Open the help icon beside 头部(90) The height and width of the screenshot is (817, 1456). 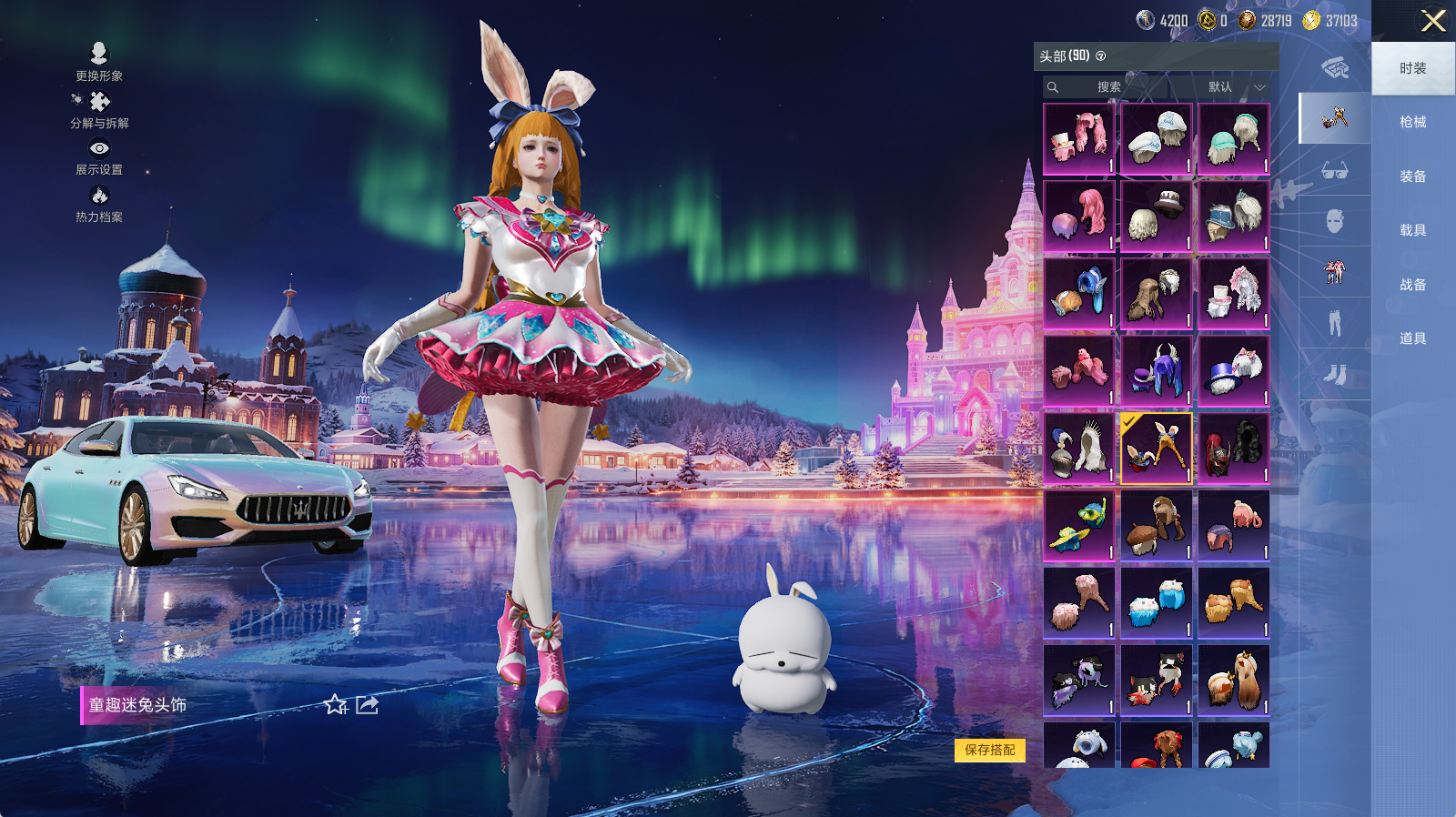pyautogui.click(x=1101, y=56)
